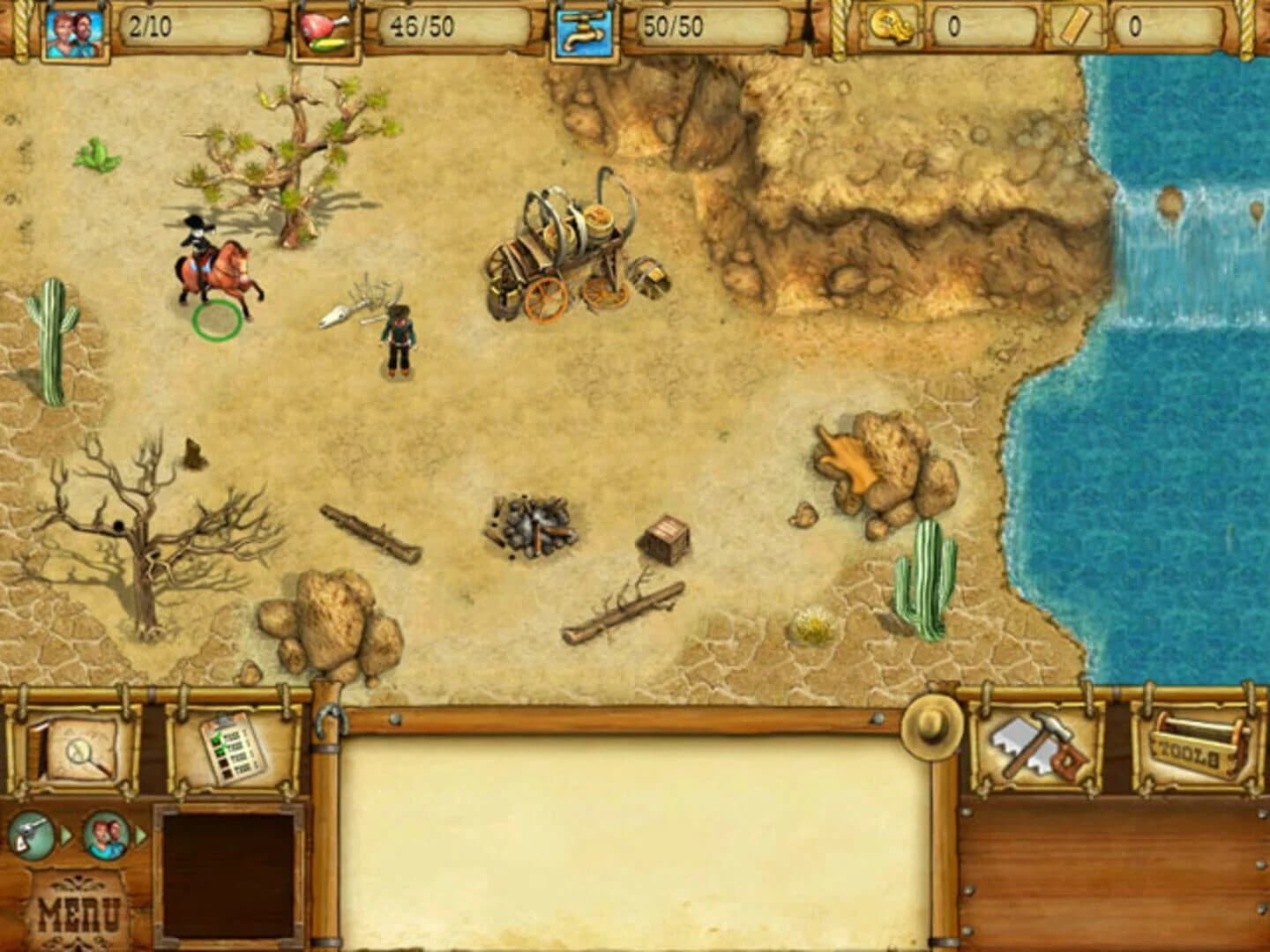Check the third unchecked task box
1270x952 pixels.
coord(225,762)
